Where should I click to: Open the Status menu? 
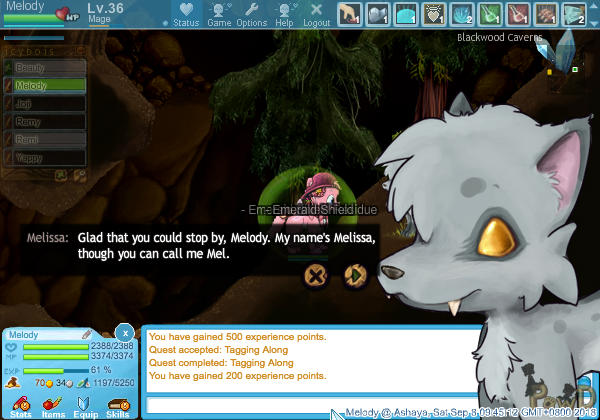[185, 14]
